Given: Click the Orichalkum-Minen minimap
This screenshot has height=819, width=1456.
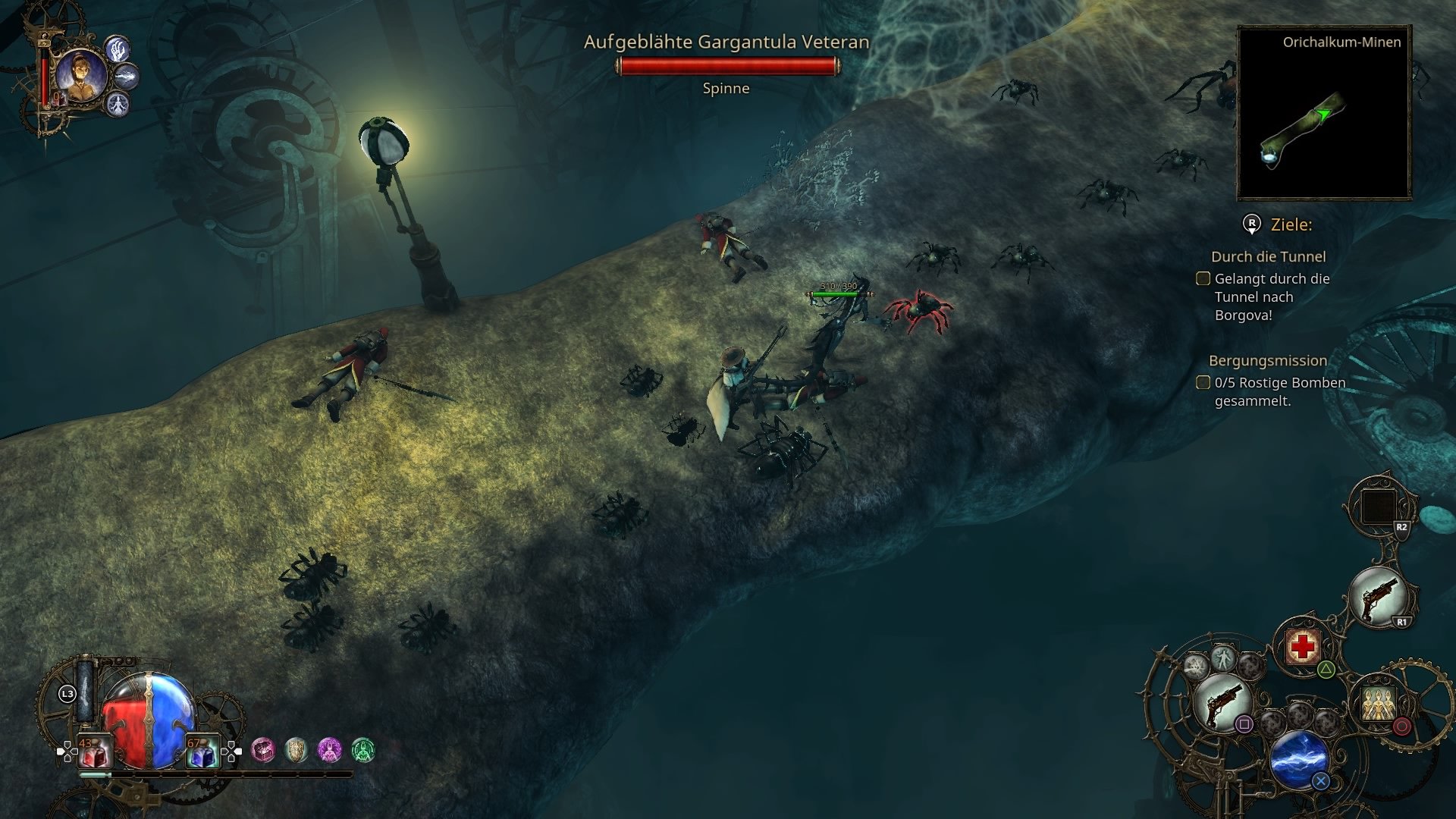Looking at the screenshot, I should pyautogui.click(x=1323, y=114).
